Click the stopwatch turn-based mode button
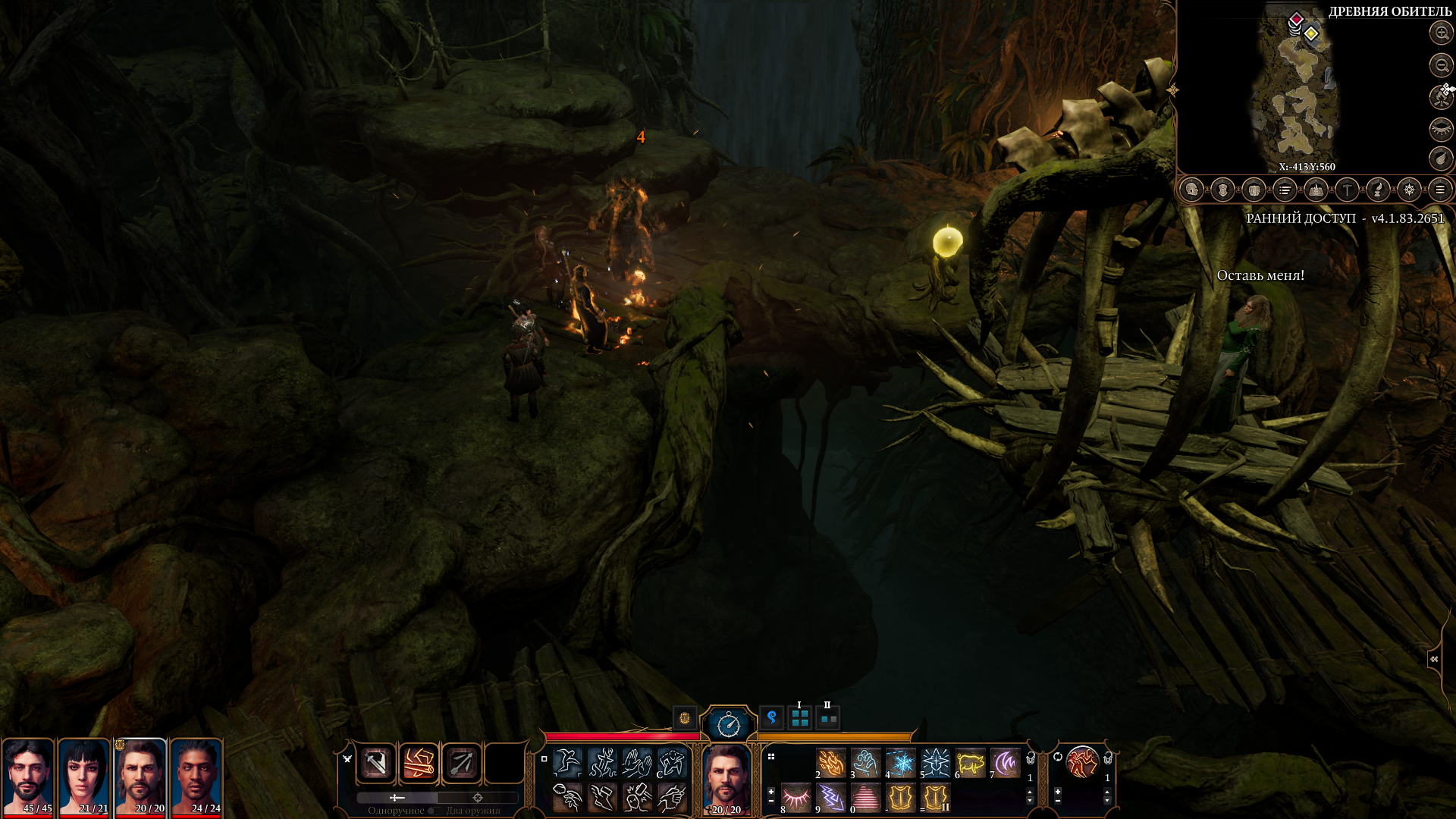Viewport: 1456px width, 819px height. coord(728,724)
